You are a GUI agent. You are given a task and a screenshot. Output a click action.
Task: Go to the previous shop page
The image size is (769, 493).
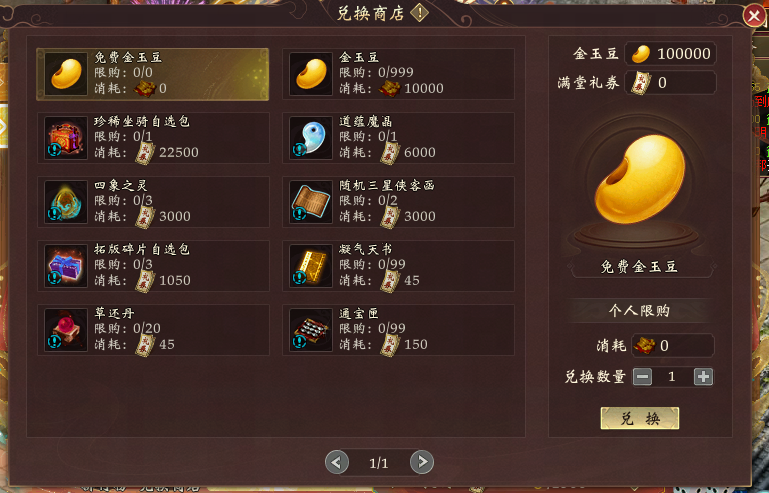click(x=337, y=462)
